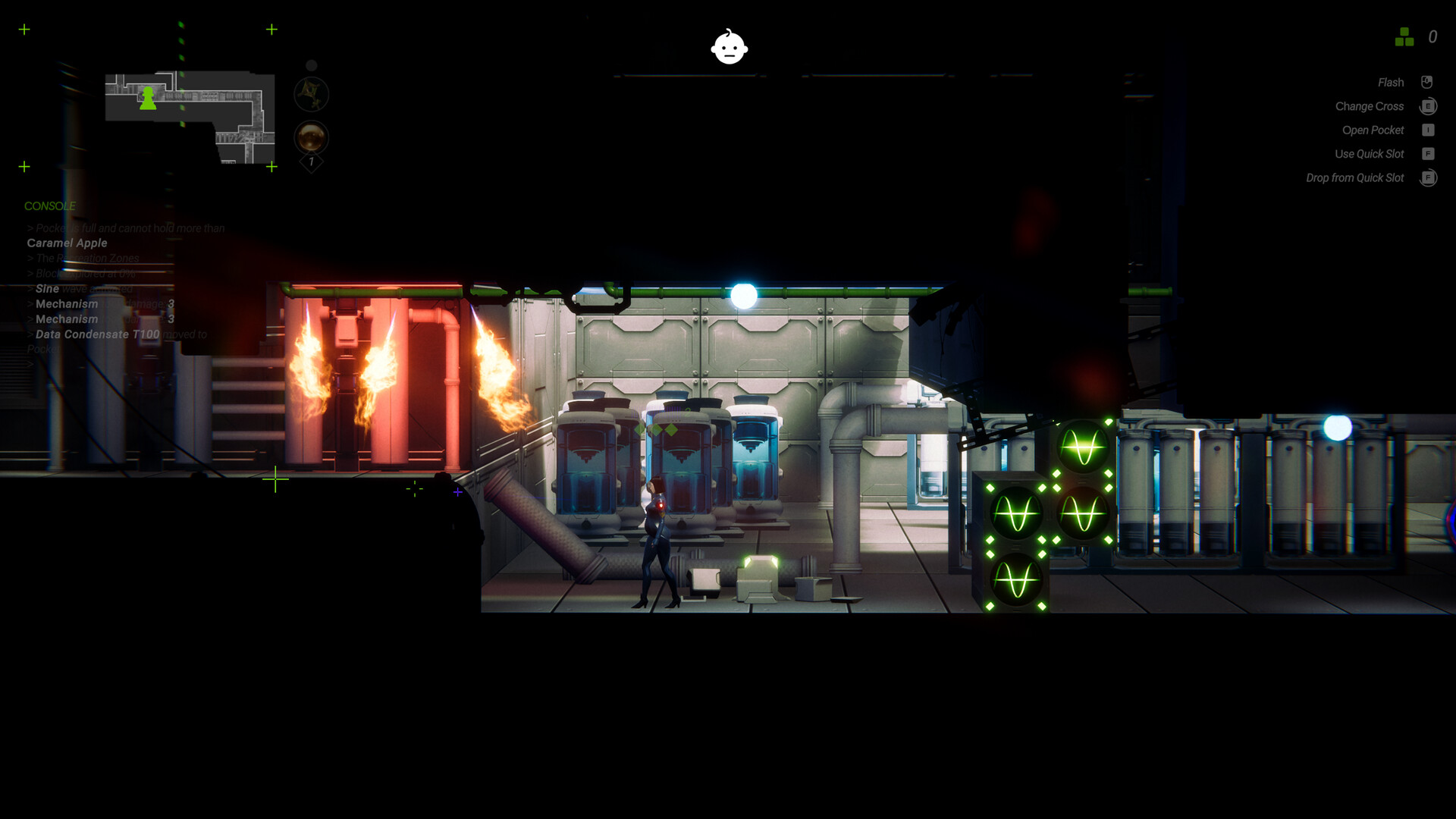Select the Caramel Apple console entry

pyautogui.click(x=67, y=243)
